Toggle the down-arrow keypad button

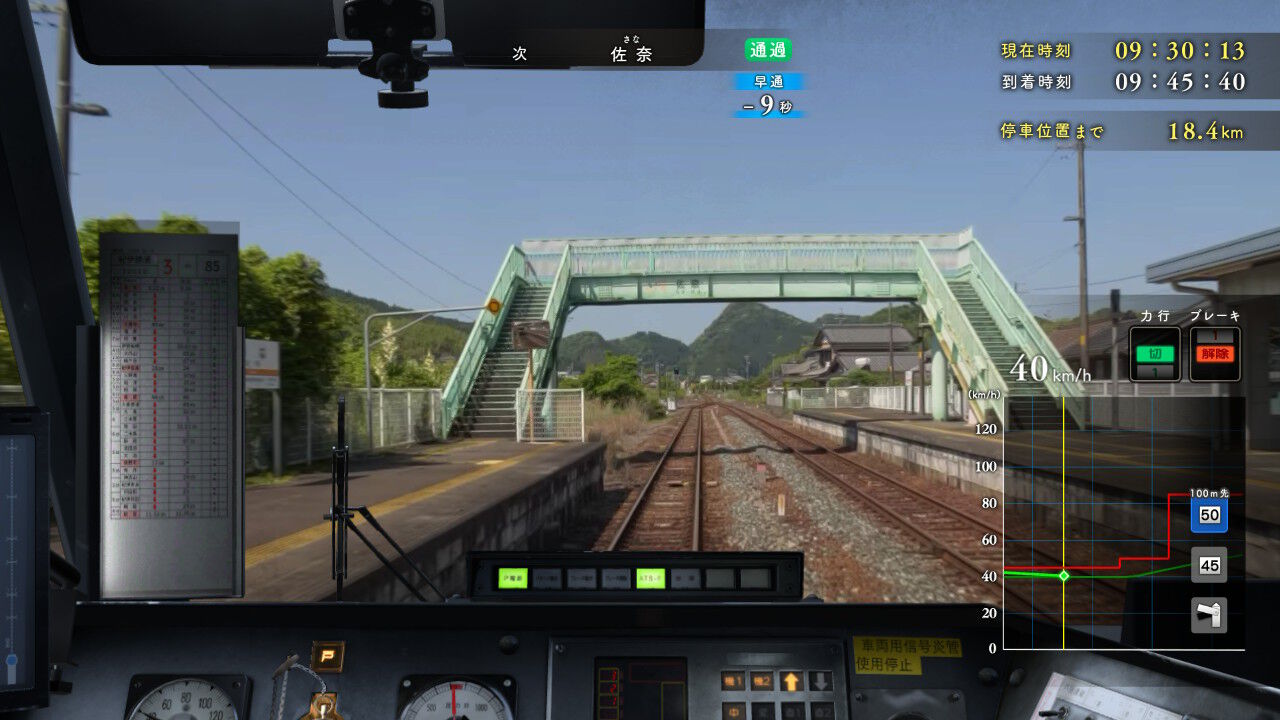[x=820, y=681]
